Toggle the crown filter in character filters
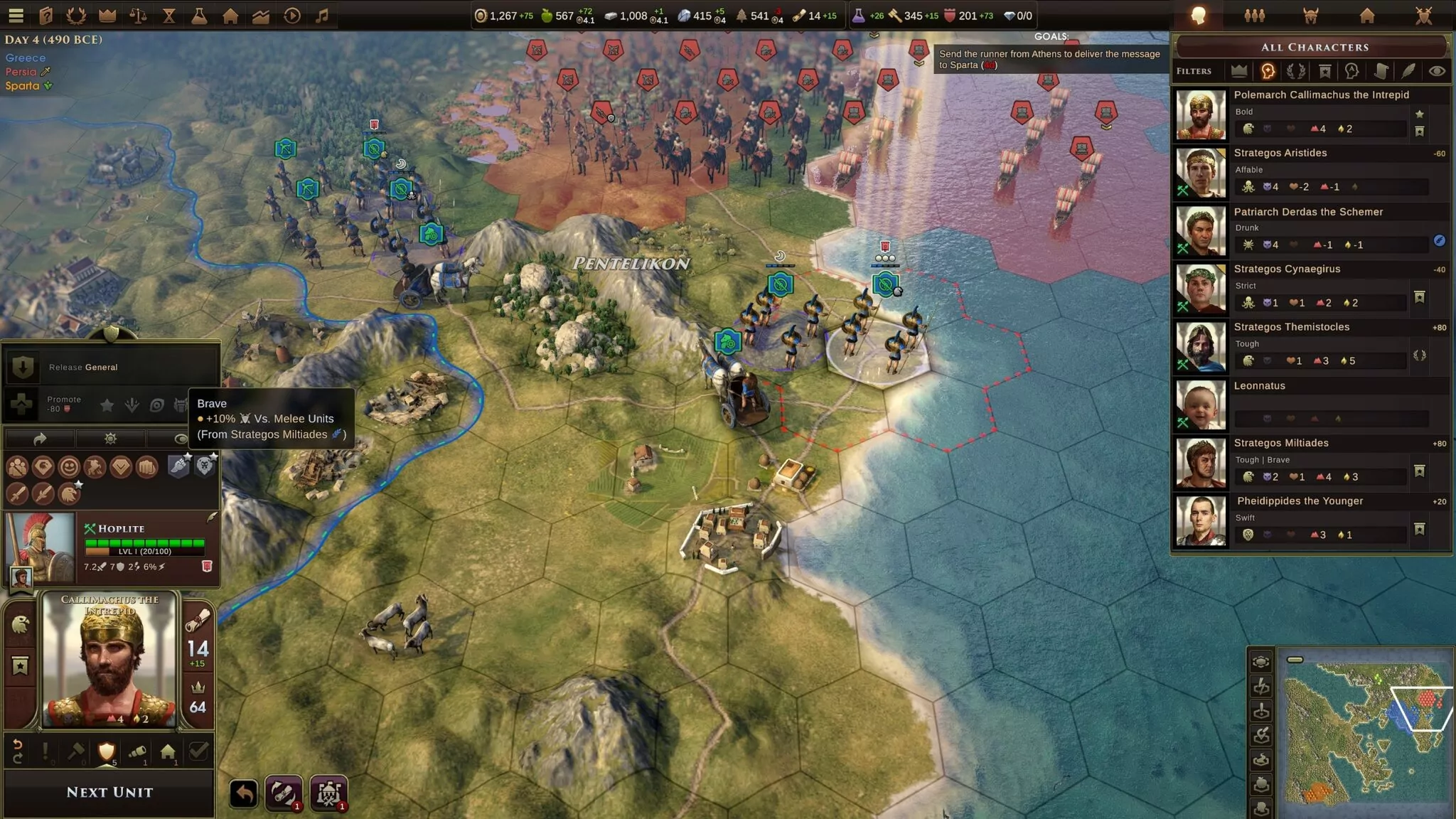Viewport: 1456px width, 819px height. (x=1239, y=70)
